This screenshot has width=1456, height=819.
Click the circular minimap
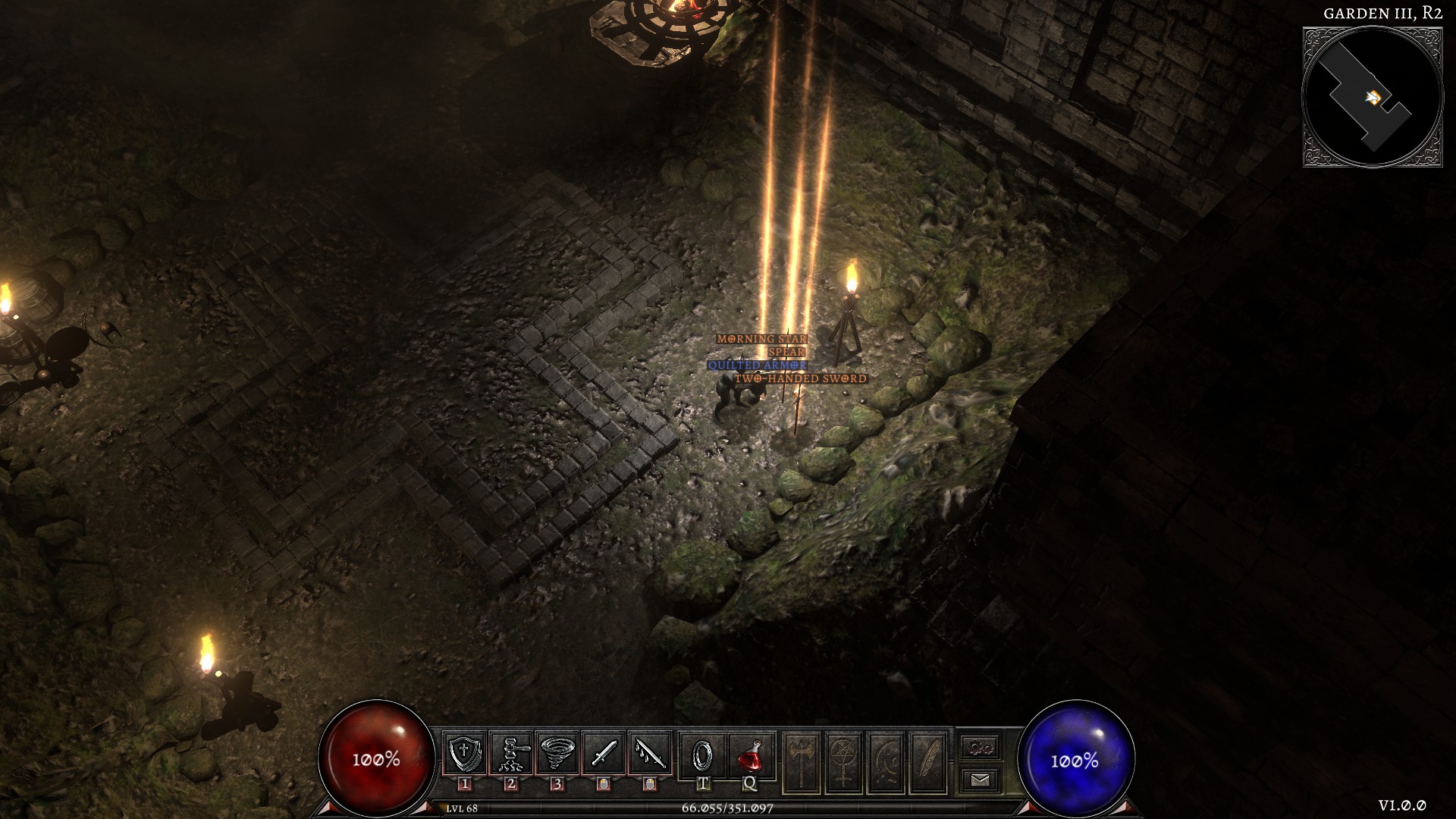click(1373, 97)
